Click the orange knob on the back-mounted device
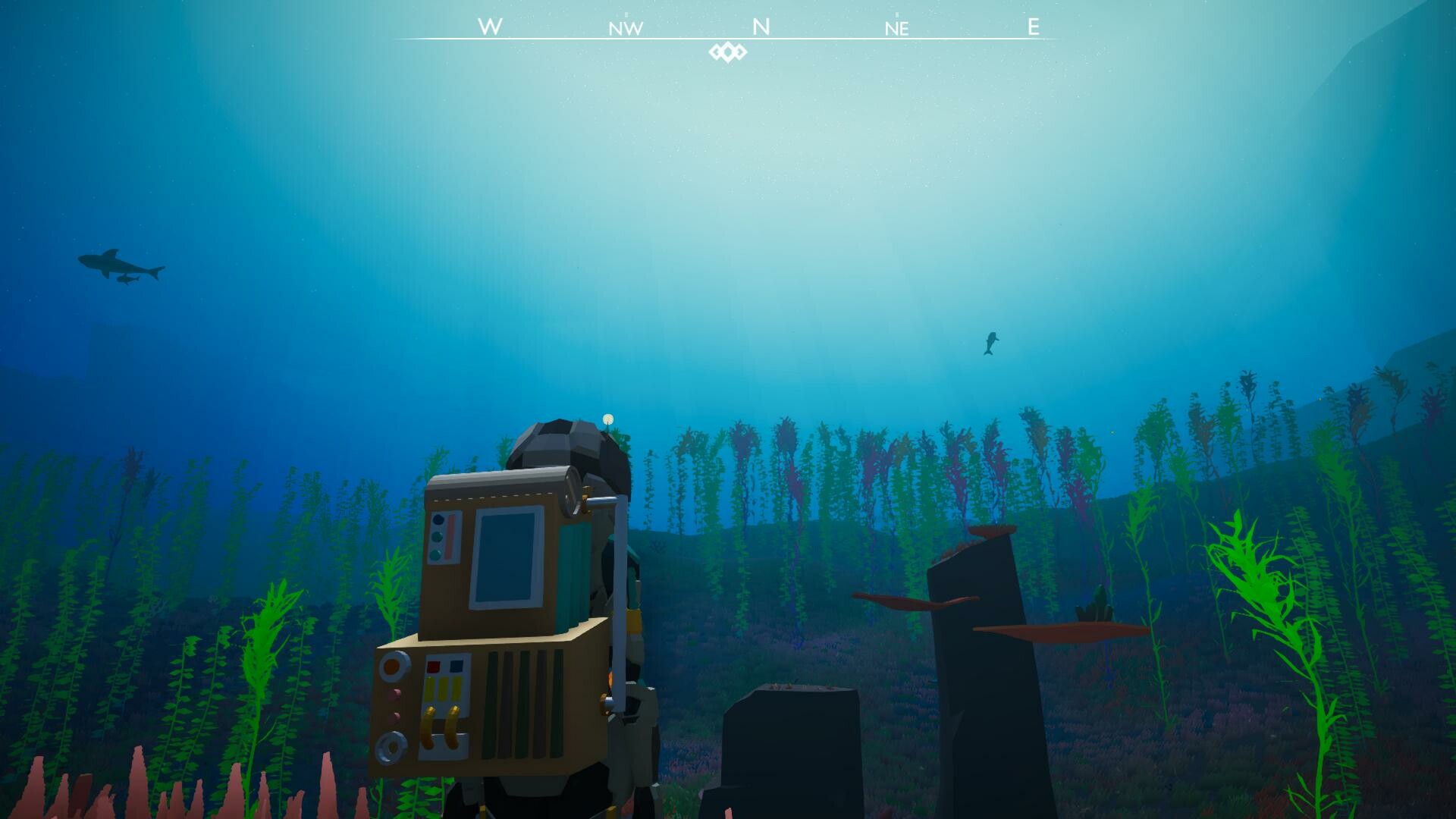This screenshot has width=1456, height=819. point(394,667)
